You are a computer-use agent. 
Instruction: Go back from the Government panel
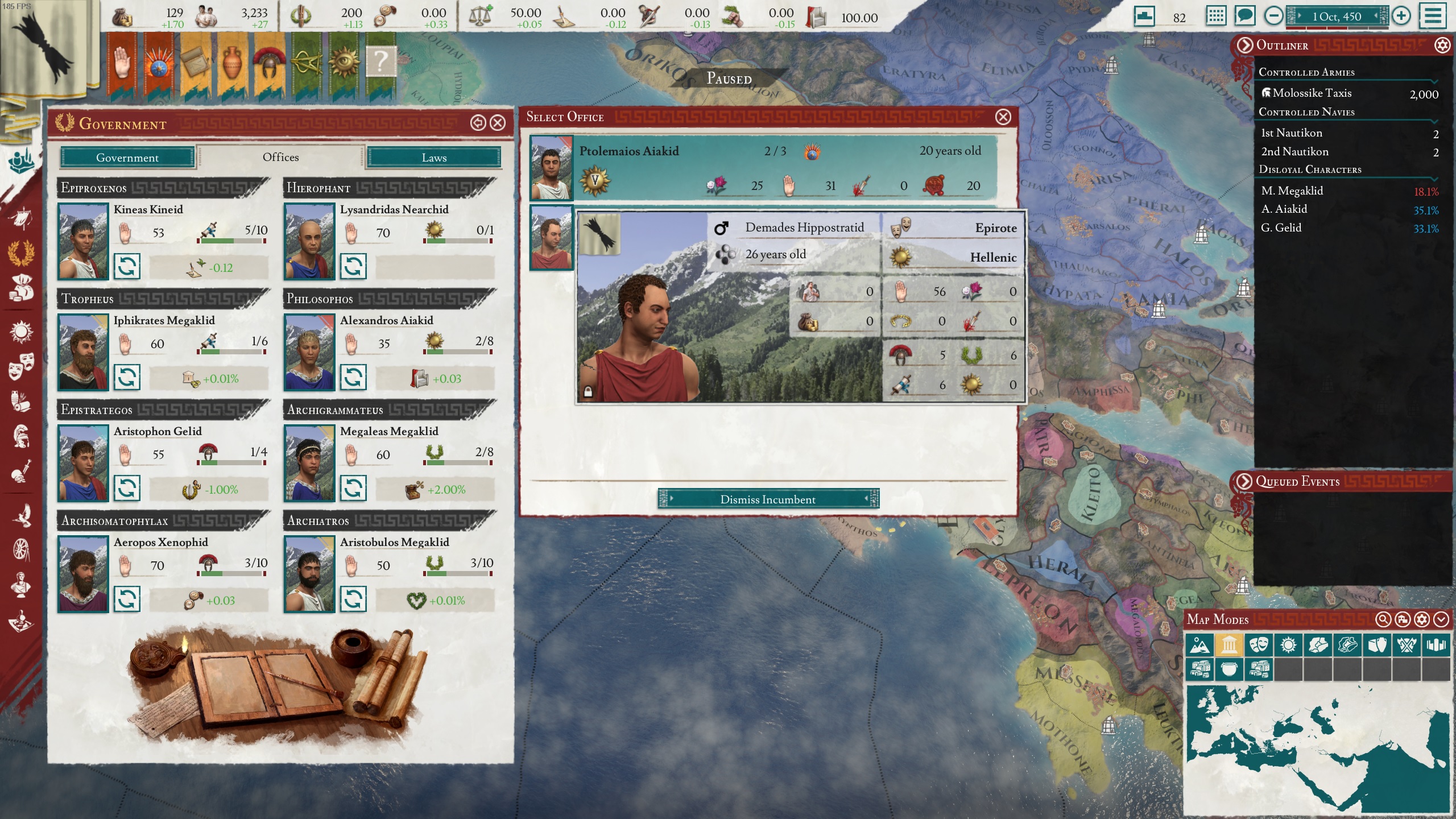tap(478, 123)
